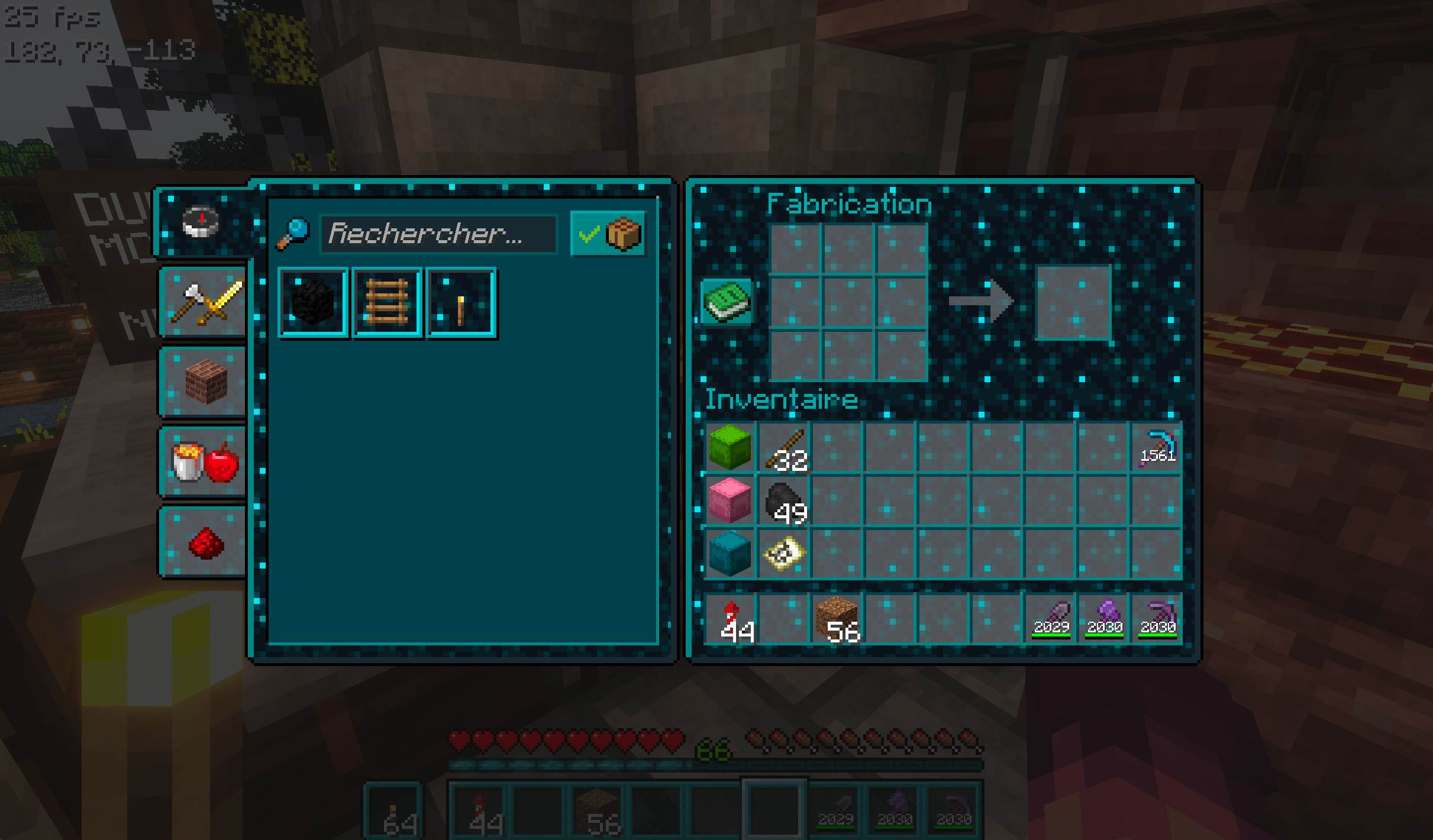Viewport: 1433px width, 840px height.
Task: Click the diamond pickaxe with 1561 durability
Action: (x=1157, y=448)
